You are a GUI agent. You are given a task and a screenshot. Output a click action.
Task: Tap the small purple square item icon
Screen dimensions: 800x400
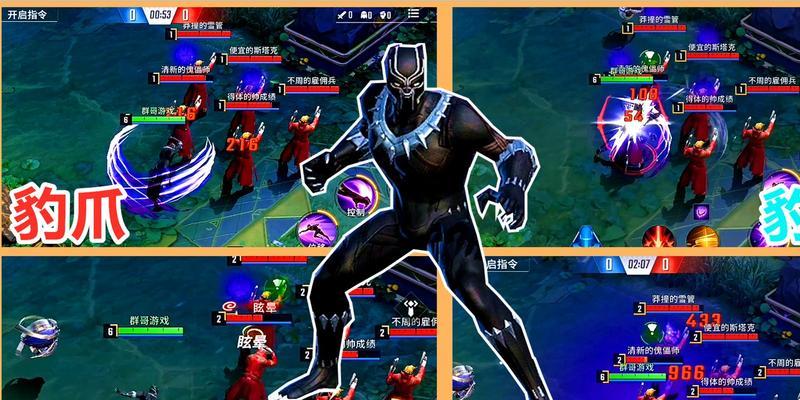coord(702,211)
